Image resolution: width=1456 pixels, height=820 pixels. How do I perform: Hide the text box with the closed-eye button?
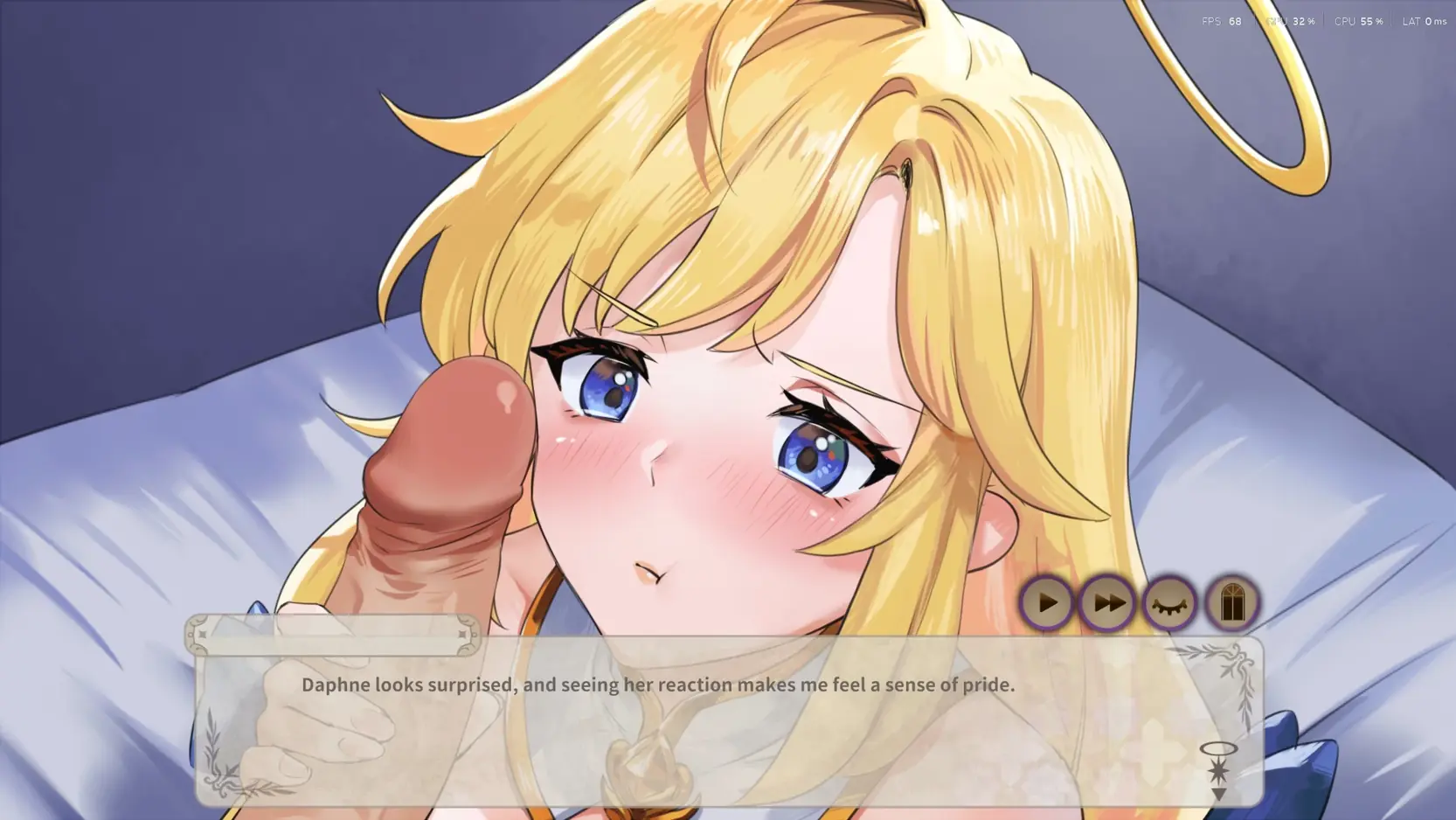pyautogui.click(x=1169, y=602)
